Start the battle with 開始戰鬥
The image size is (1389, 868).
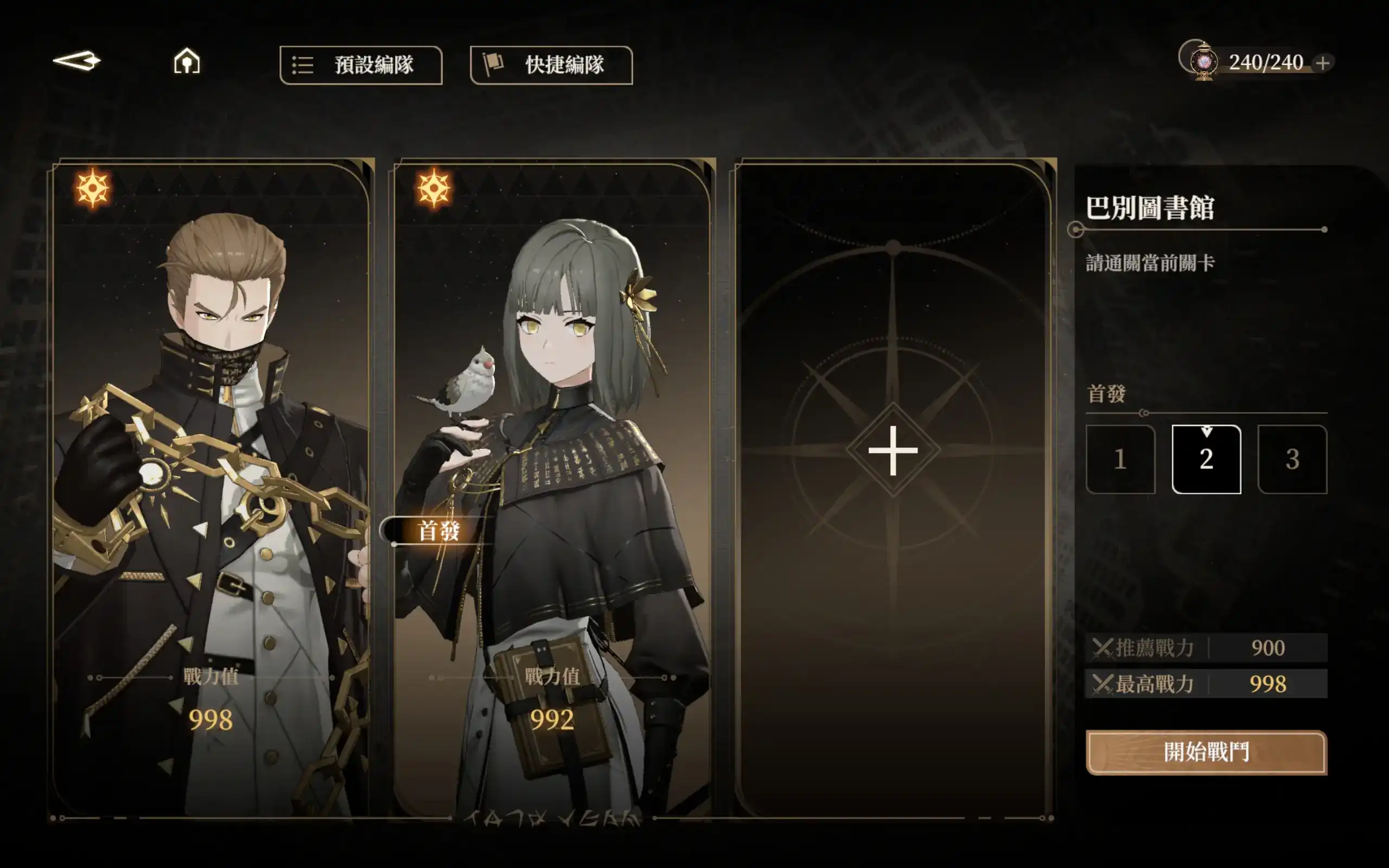[x=1206, y=752]
